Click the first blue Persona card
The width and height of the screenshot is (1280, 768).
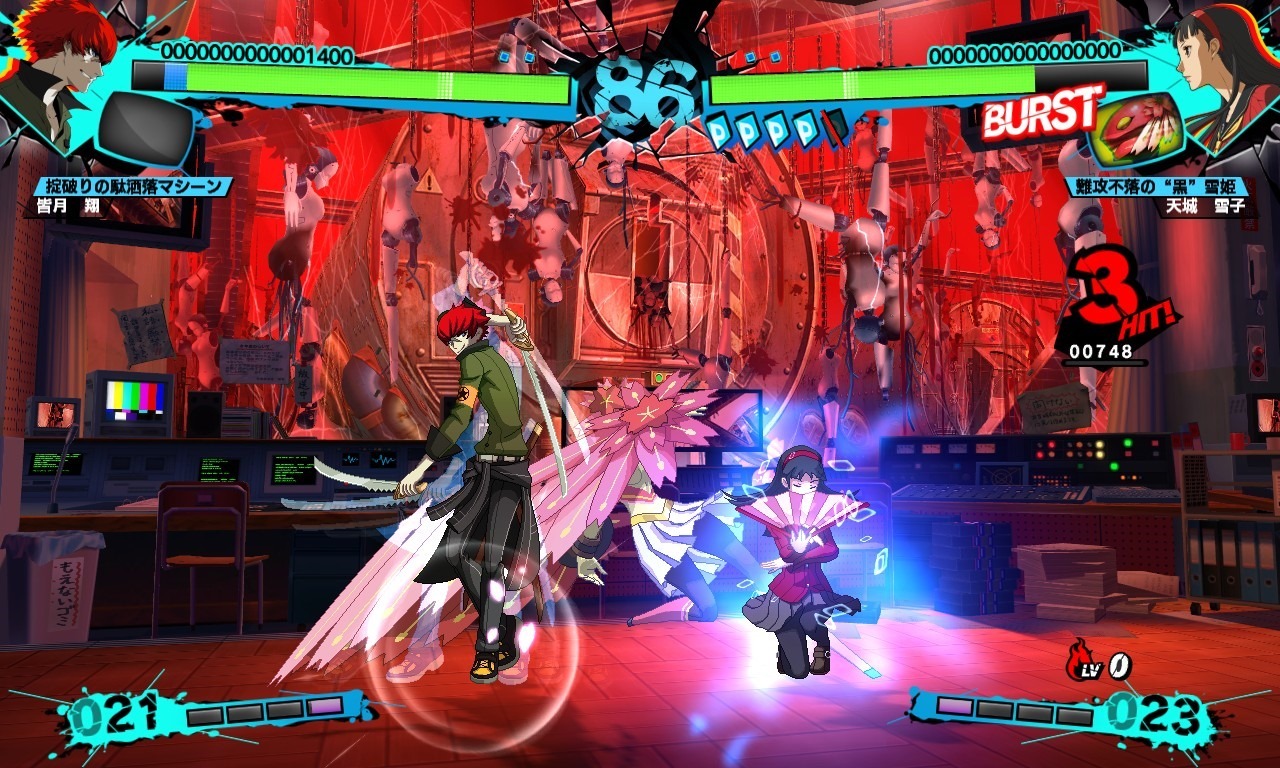(x=721, y=130)
